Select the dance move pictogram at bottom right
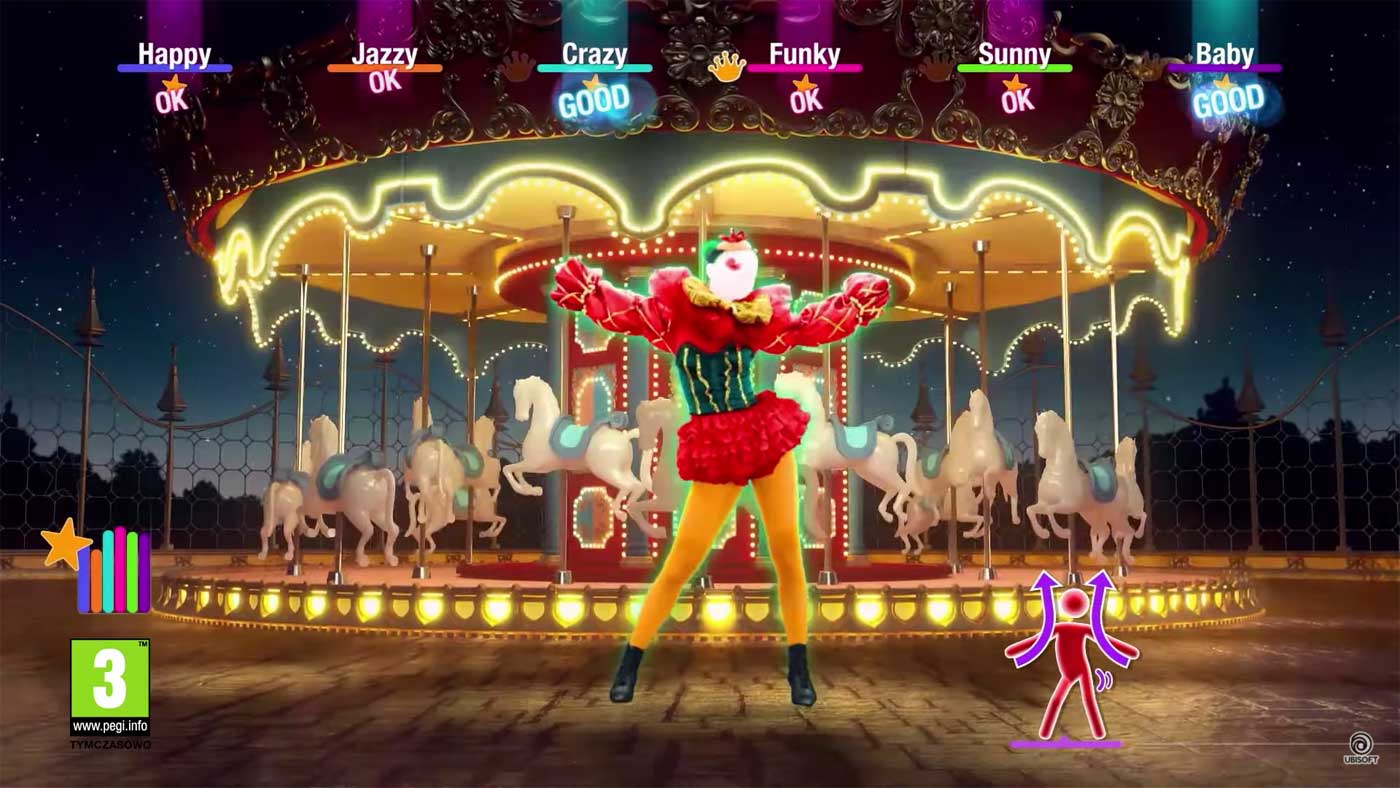The width and height of the screenshot is (1400, 788). (x=1072, y=660)
